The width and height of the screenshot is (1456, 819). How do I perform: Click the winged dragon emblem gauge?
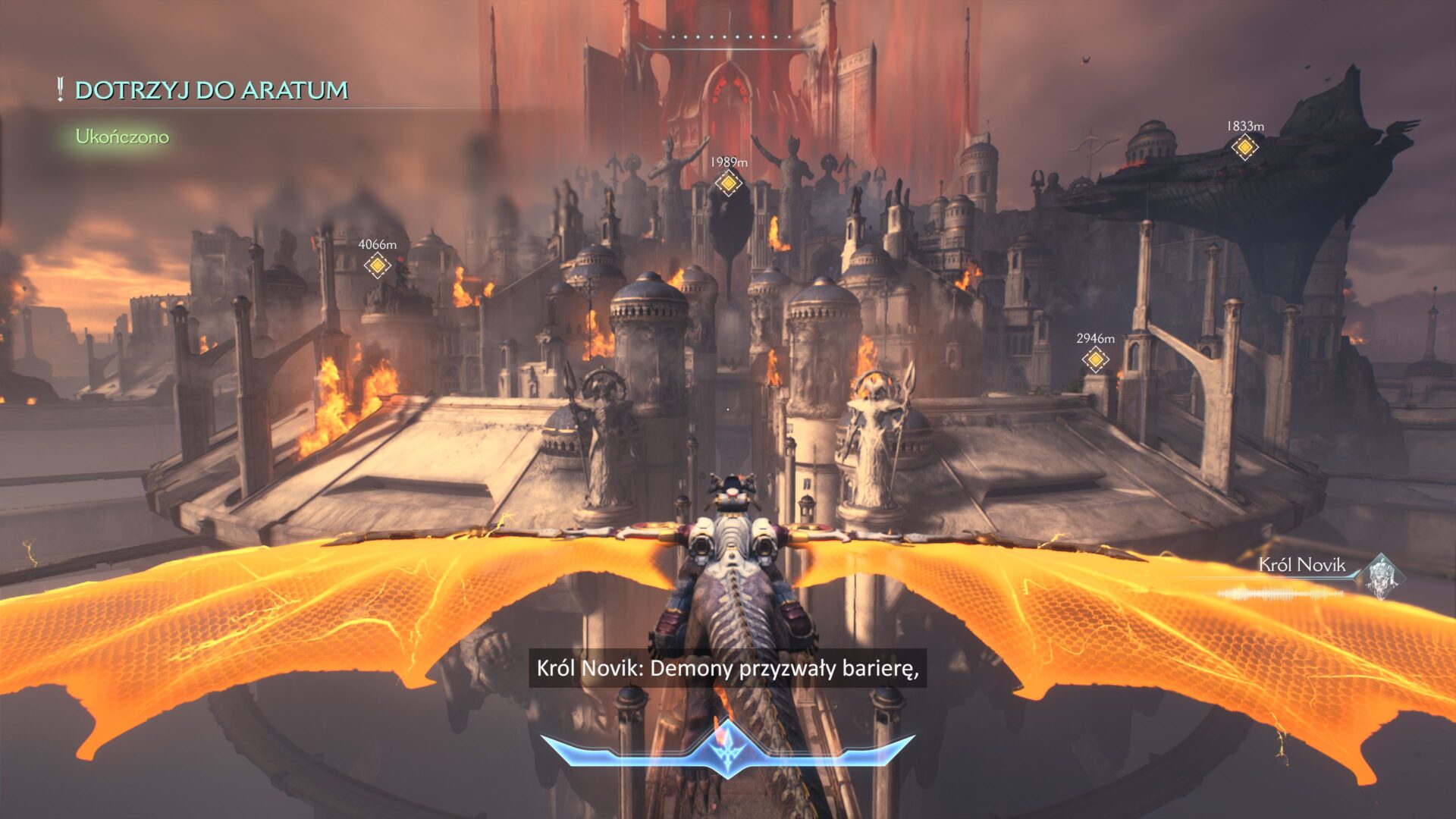tap(727, 747)
